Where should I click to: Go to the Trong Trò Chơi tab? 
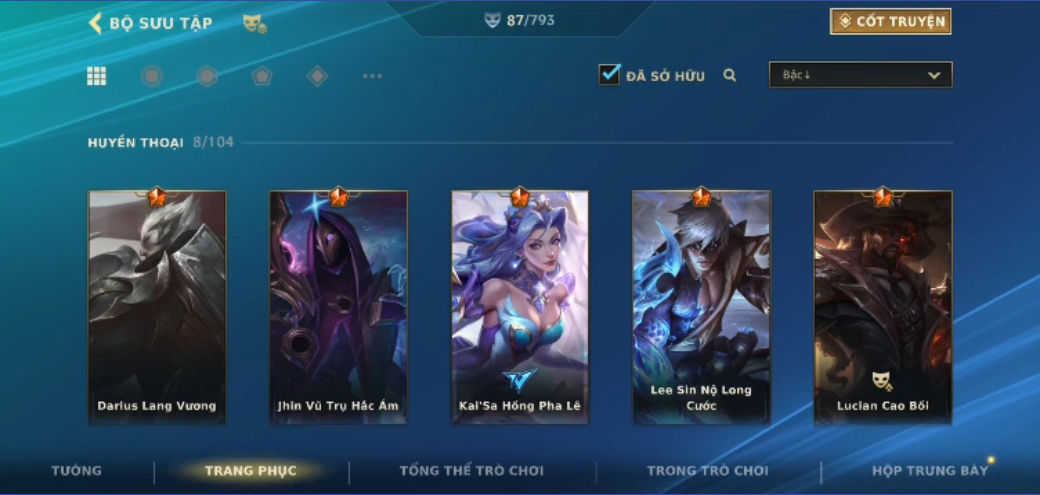[707, 471]
